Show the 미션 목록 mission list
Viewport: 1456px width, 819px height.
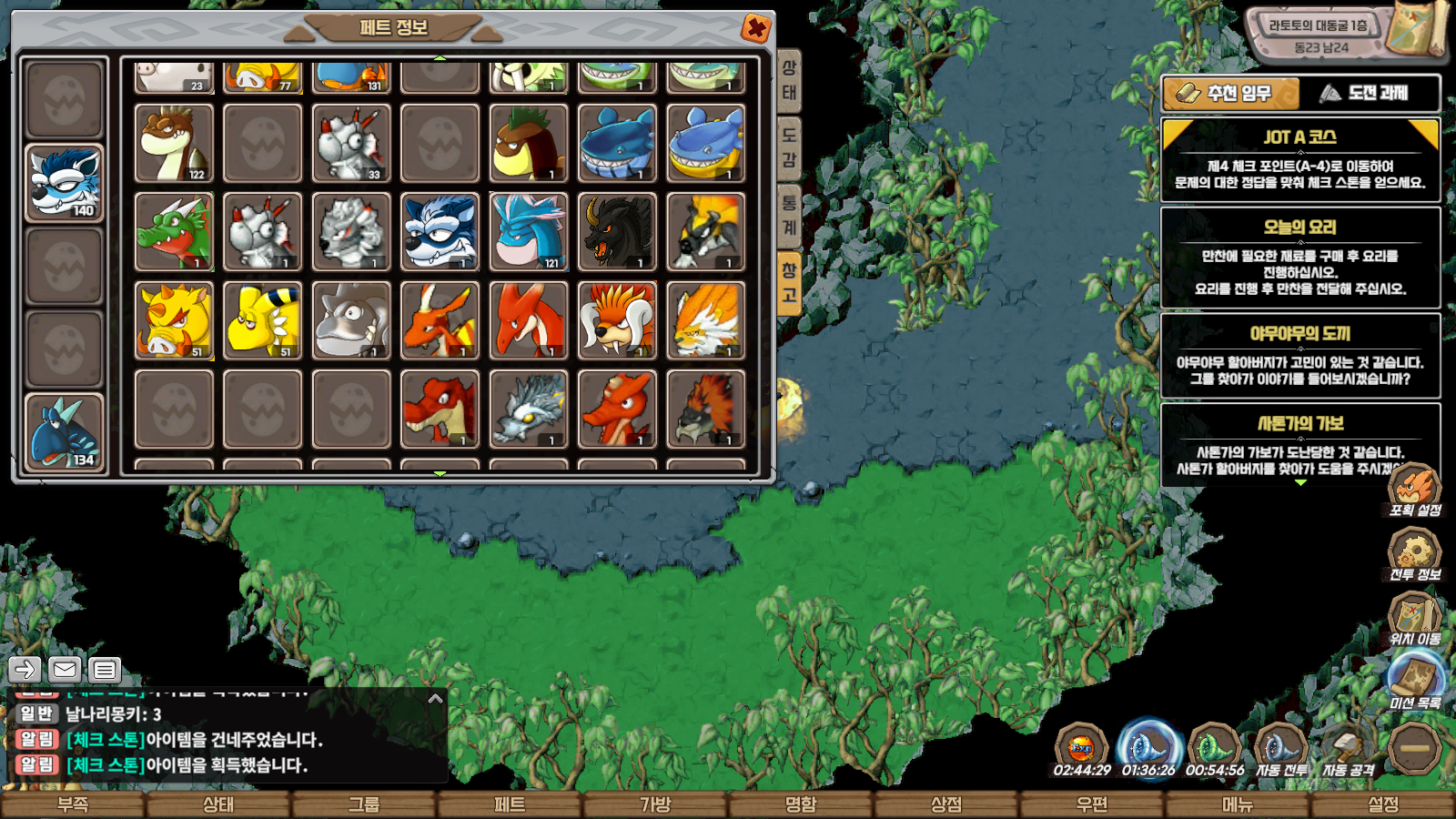coord(1415,682)
